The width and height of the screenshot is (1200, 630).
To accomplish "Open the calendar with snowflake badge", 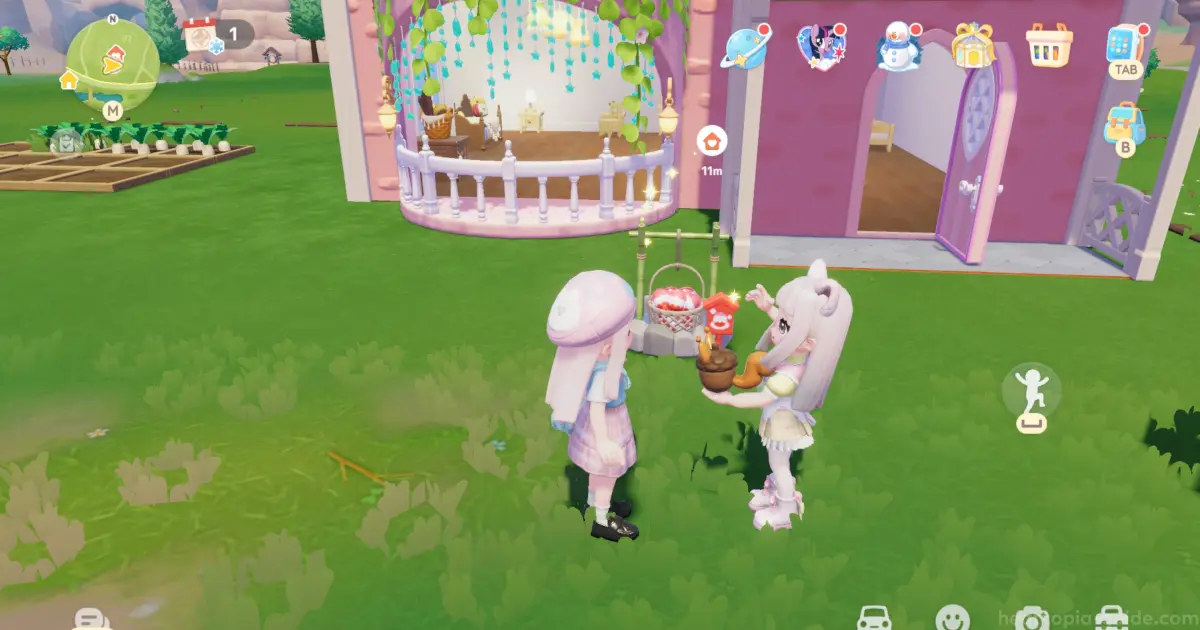I will [201, 36].
